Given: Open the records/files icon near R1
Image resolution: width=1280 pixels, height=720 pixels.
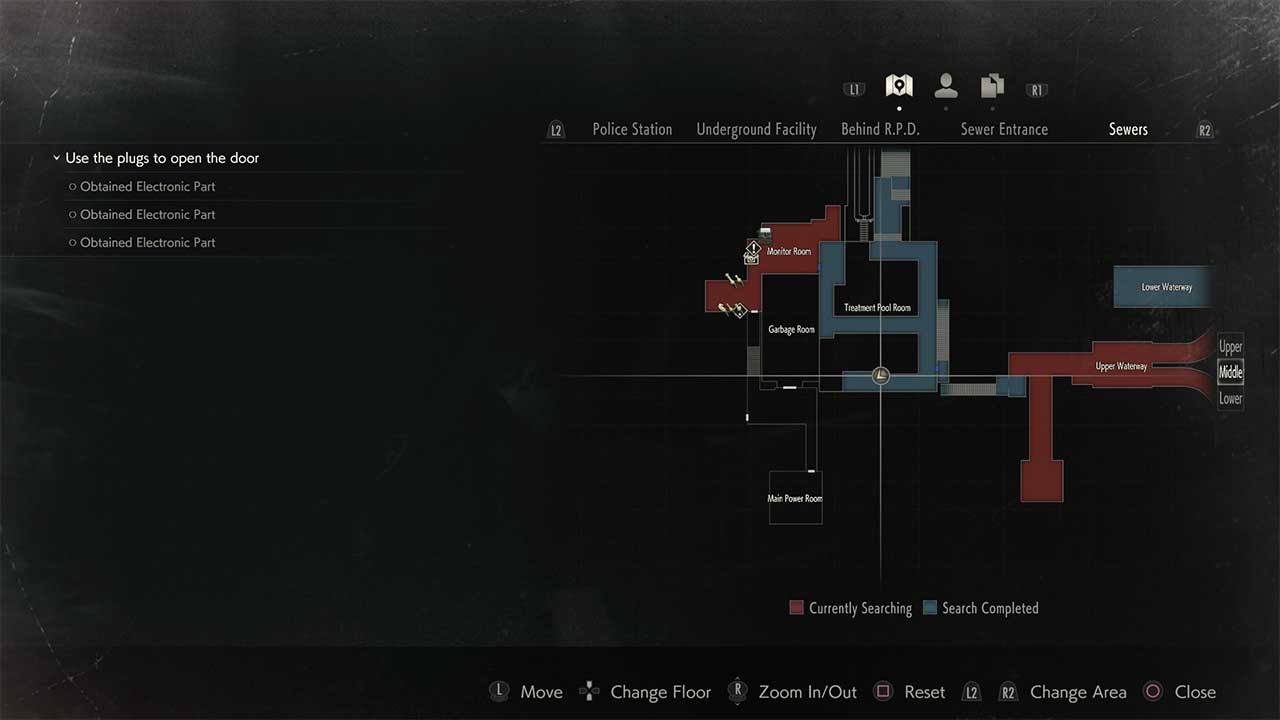Looking at the screenshot, I should 991,85.
